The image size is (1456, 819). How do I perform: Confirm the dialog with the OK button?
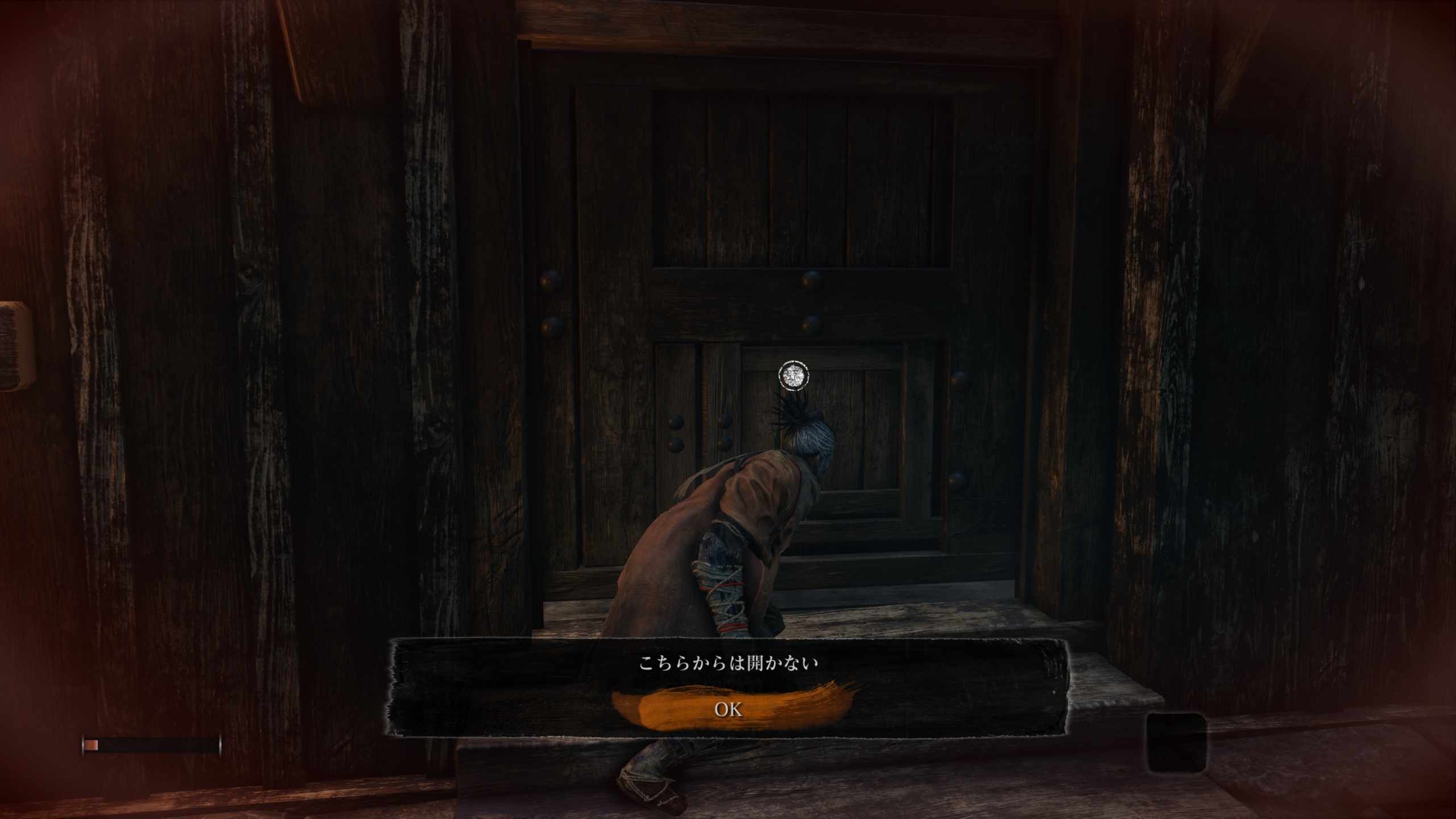click(x=728, y=709)
